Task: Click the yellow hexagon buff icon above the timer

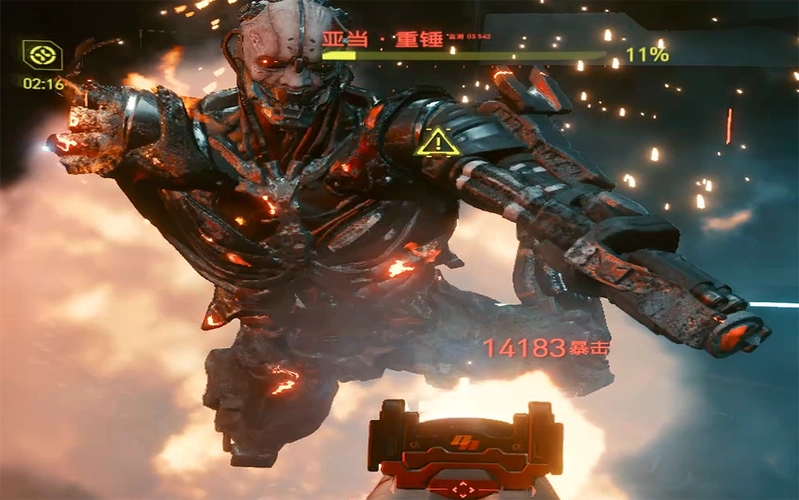Action: tap(43, 55)
